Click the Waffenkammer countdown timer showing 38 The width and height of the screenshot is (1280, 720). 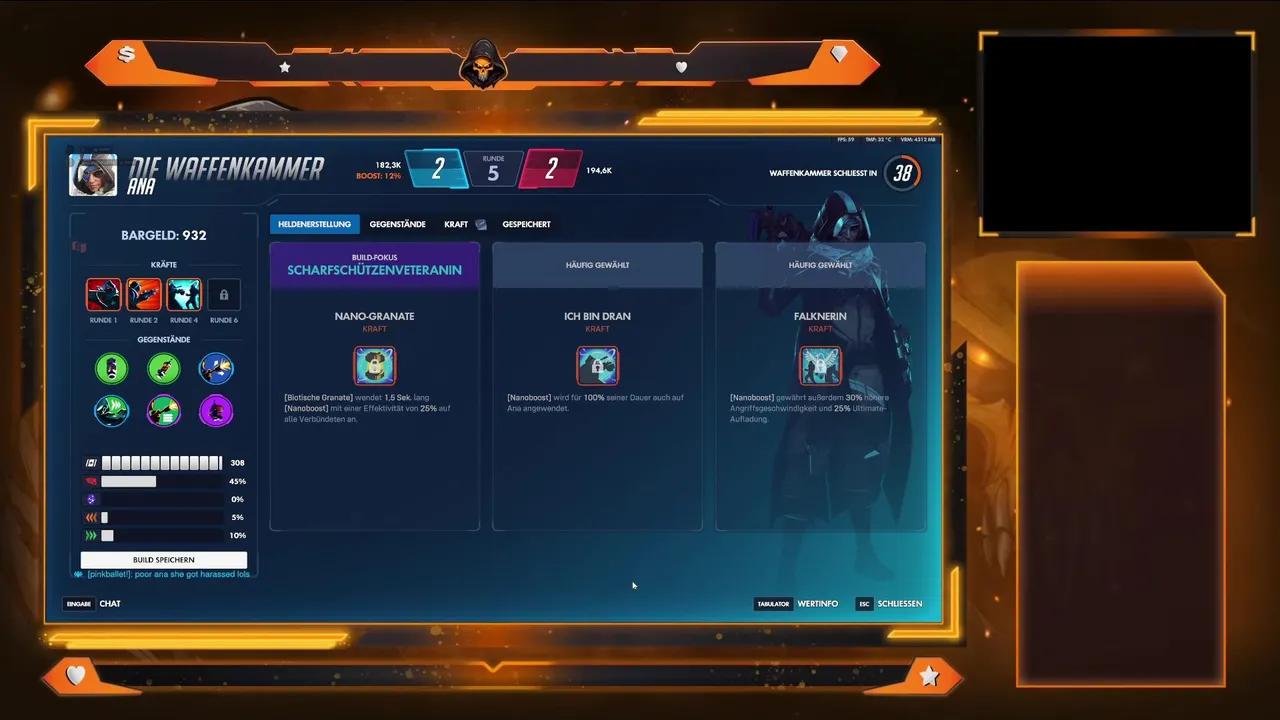(x=903, y=172)
